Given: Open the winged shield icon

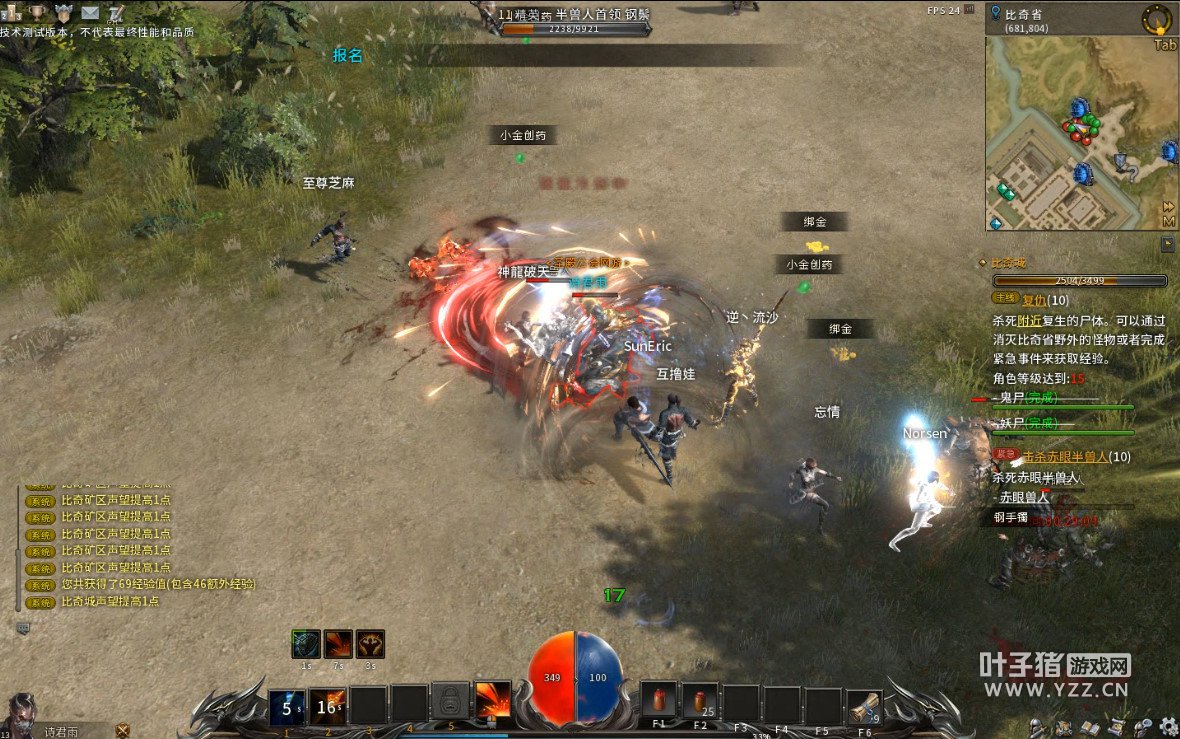Looking at the screenshot, I should (x=63, y=13).
